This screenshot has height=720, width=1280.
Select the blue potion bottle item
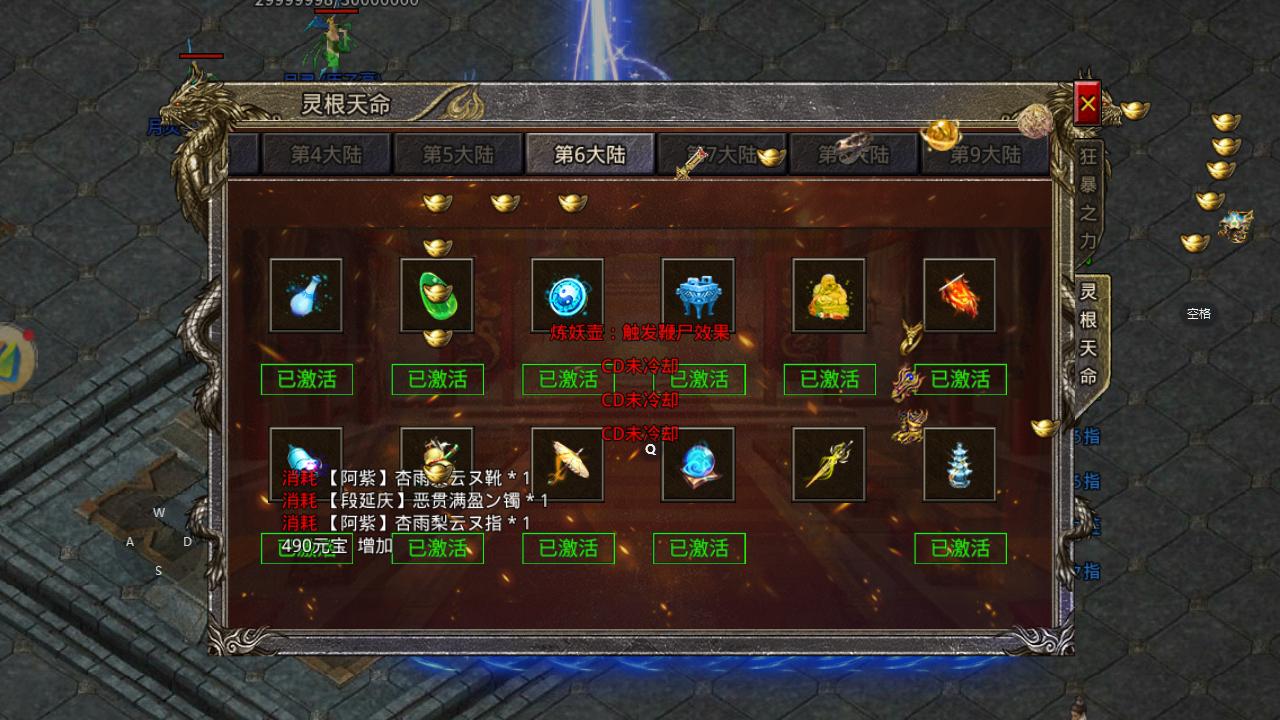pyautogui.click(x=306, y=295)
